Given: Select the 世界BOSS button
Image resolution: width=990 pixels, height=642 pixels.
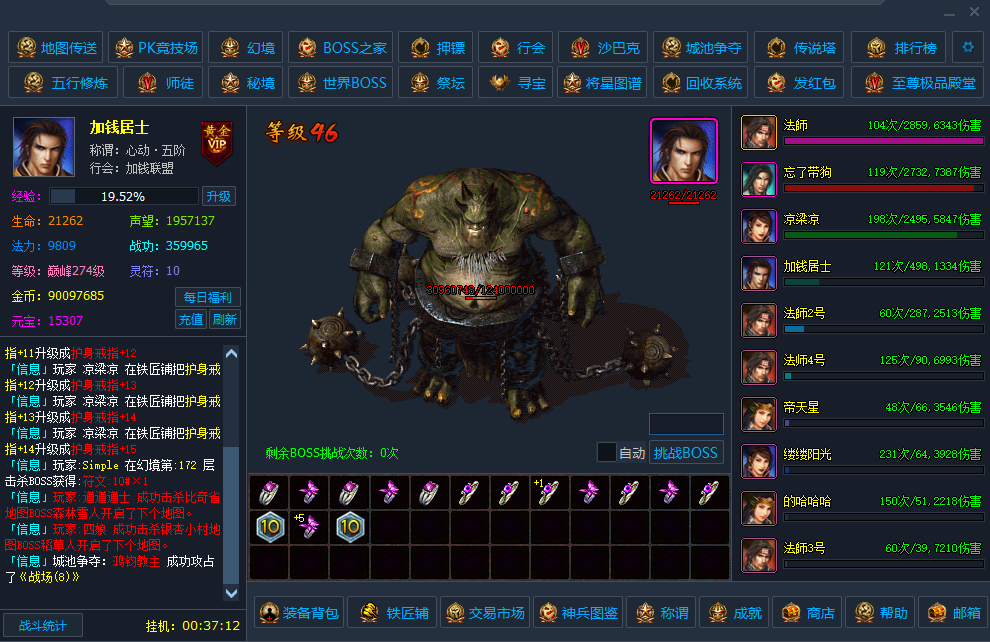Looking at the screenshot, I should (341, 83).
